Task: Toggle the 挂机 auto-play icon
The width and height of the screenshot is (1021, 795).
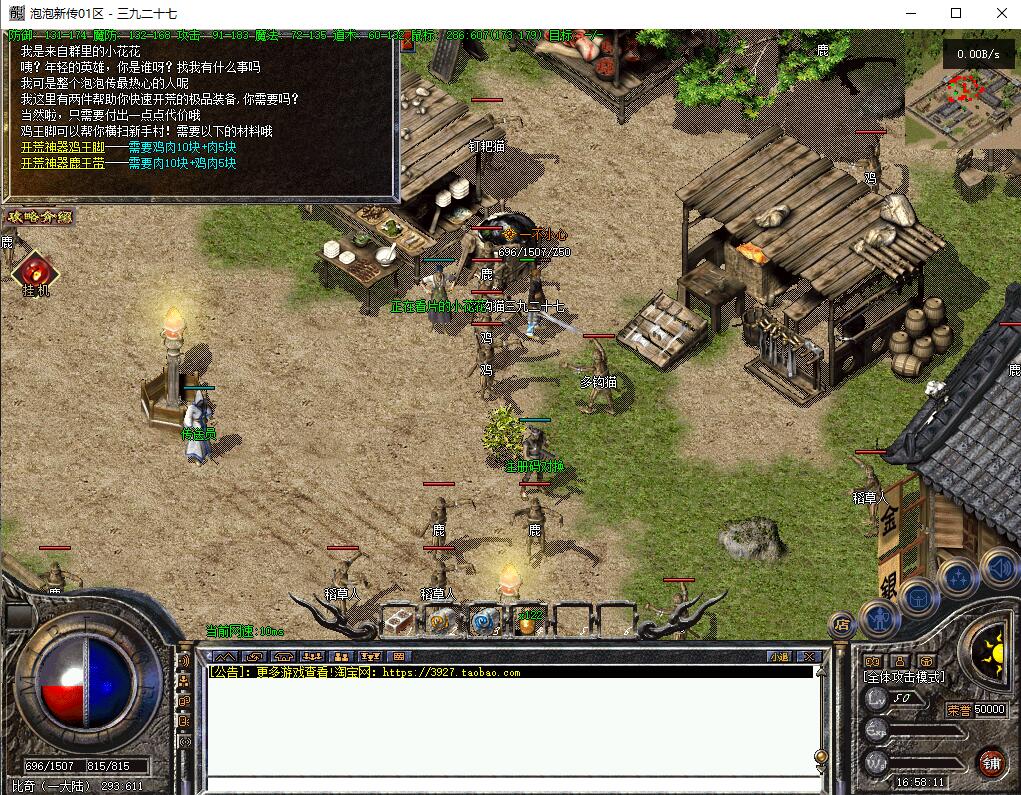Action: click(x=36, y=271)
